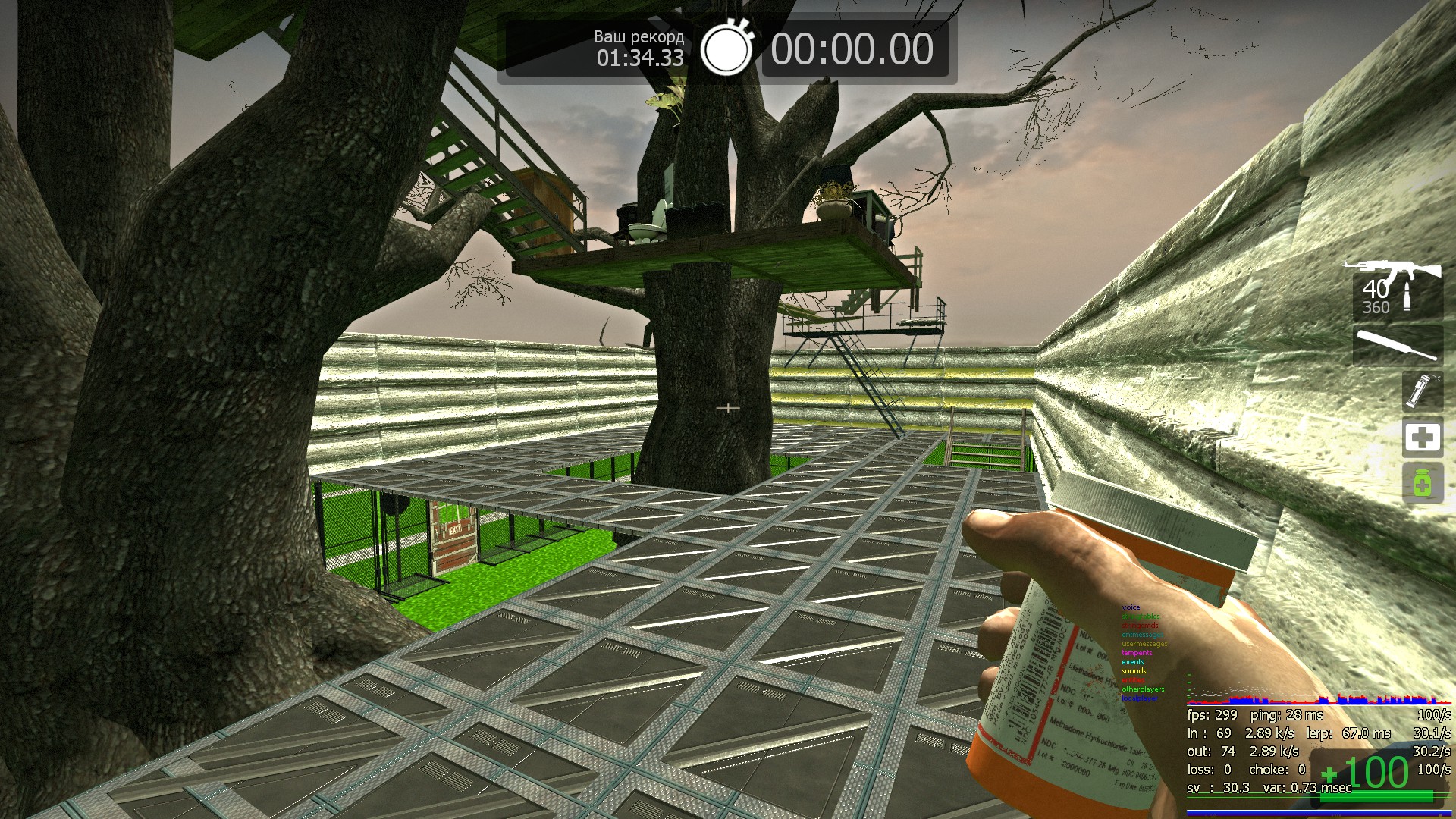This screenshot has width=1456, height=819.
Task: Select the green pain pills slot
Action: [1422, 483]
